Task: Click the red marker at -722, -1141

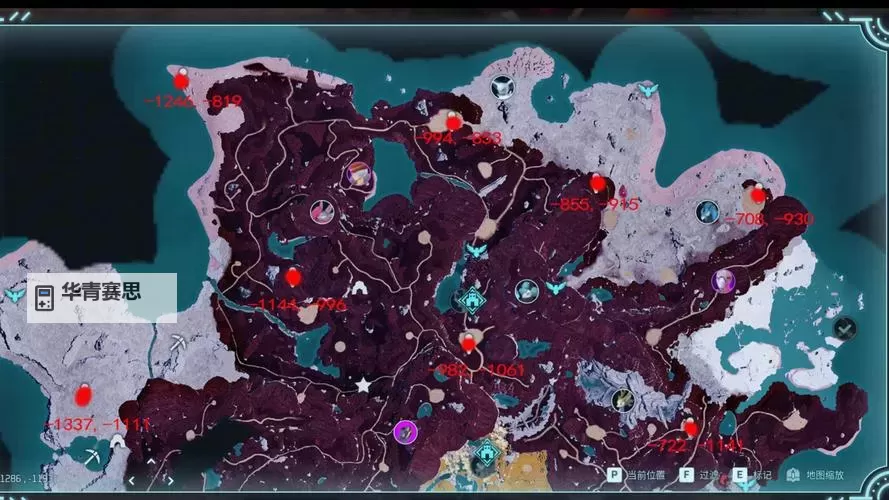Action: 689,428
